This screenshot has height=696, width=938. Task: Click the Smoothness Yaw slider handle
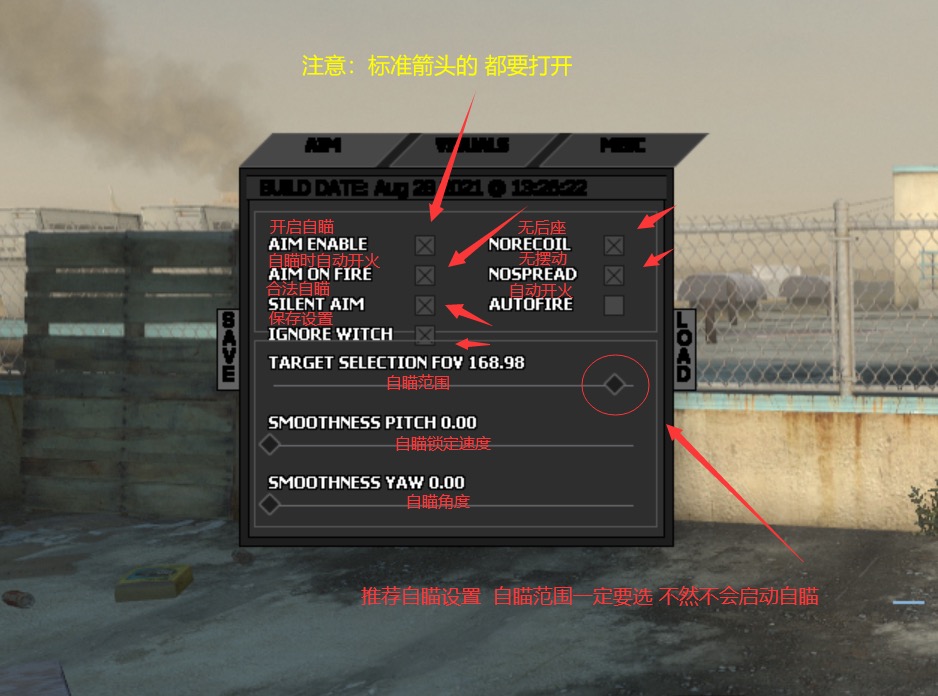click(x=270, y=505)
